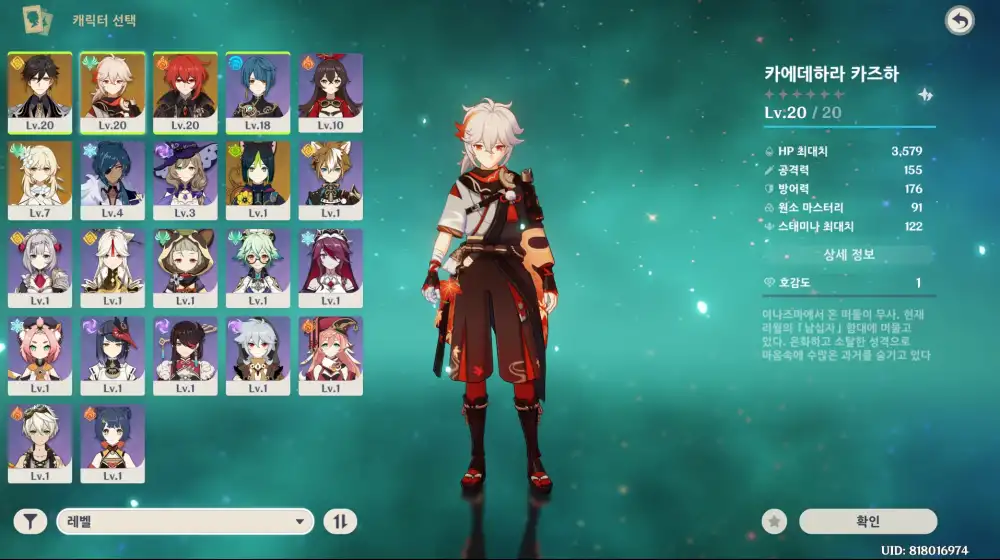The width and height of the screenshot is (1000, 560).
Task: Select Zhongli's character card
Action: coord(40,92)
